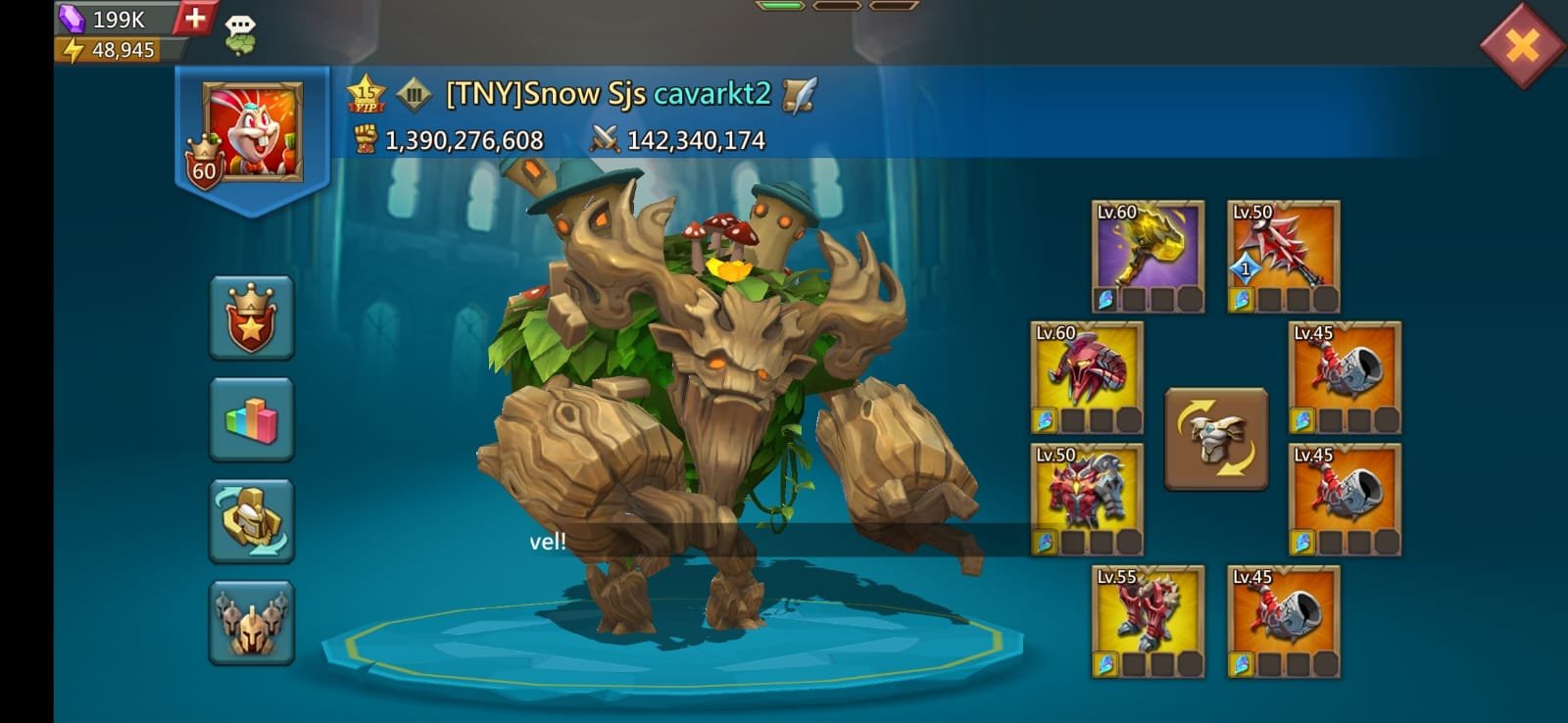This screenshot has height=723, width=1568.
Task: Open the VIP 15 star badge
Action: pos(366,94)
